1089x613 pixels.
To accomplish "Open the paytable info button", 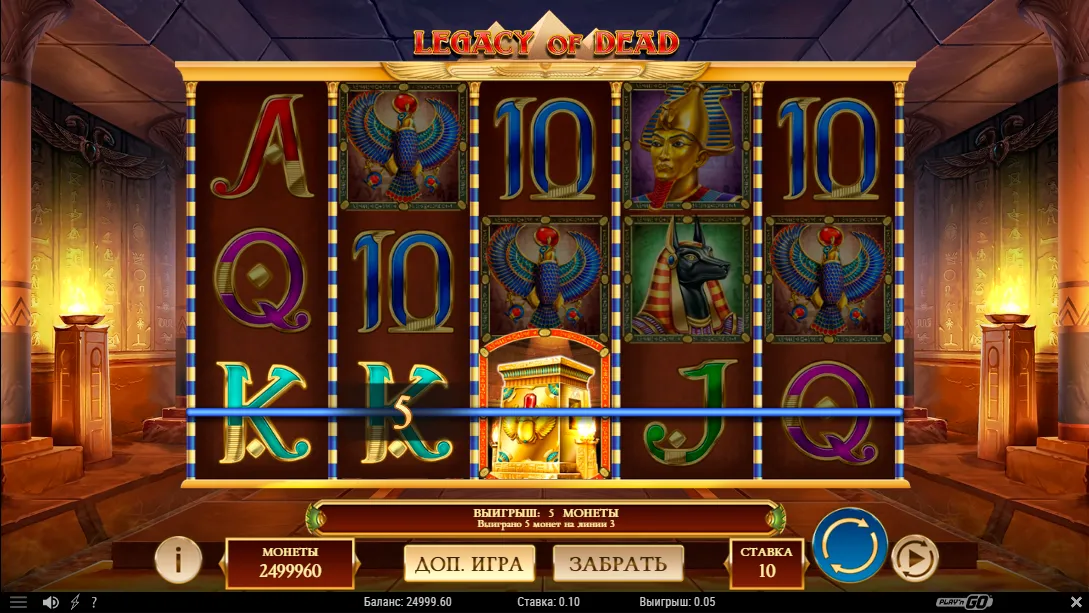I will (x=178, y=561).
